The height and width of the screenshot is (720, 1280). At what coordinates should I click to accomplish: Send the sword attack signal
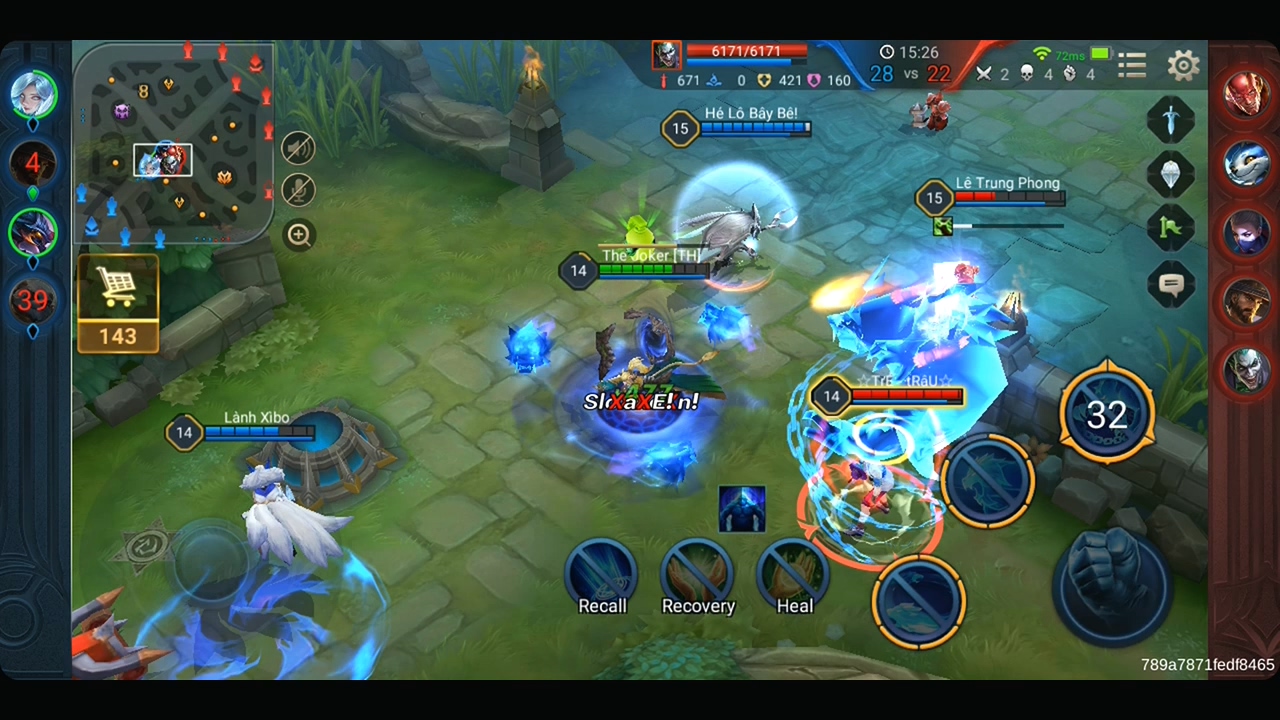click(x=1171, y=120)
